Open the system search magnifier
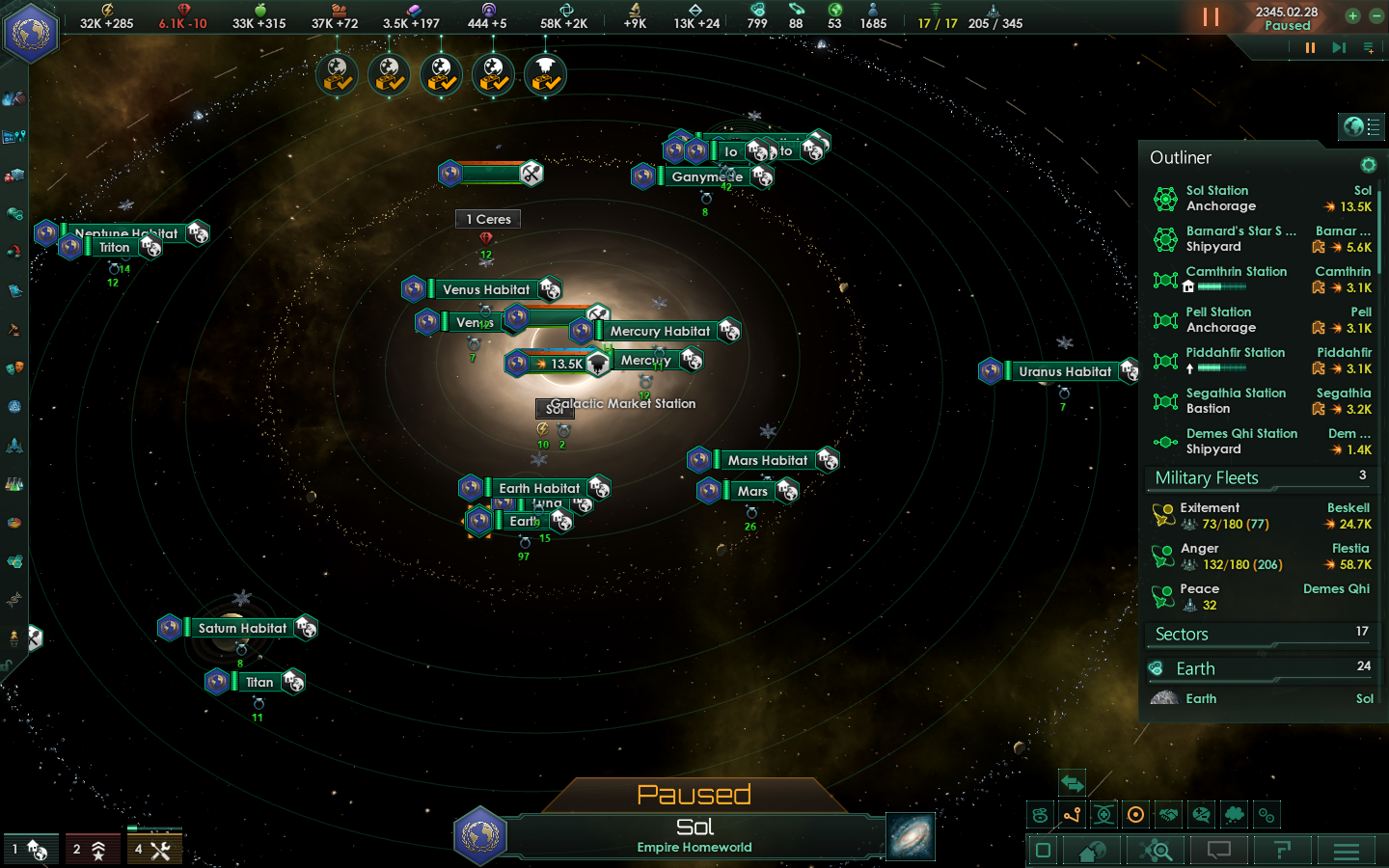Viewport: 1389px width, 868px height. pyautogui.click(x=1156, y=851)
